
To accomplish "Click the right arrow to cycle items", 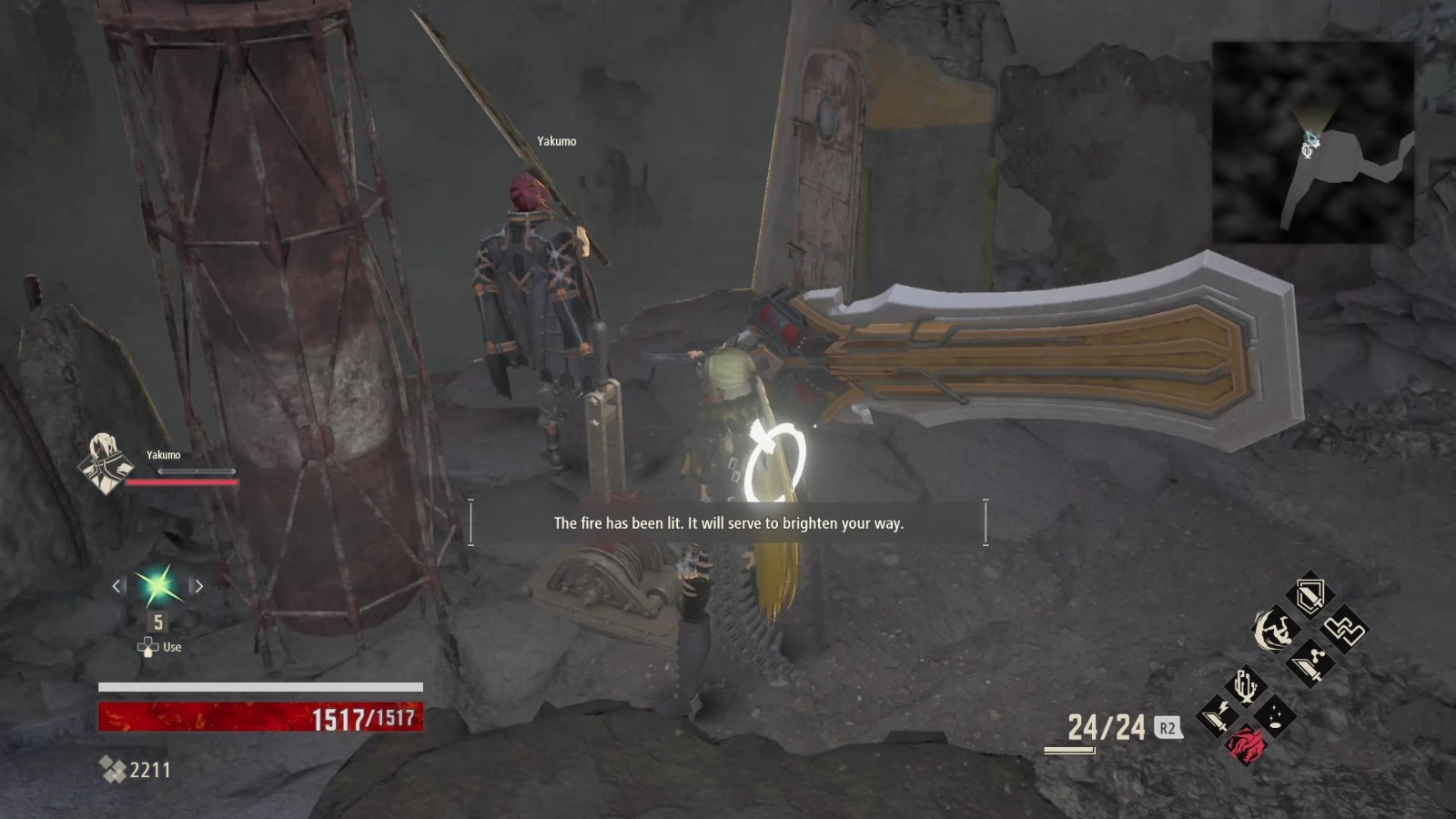I will pyautogui.click(x=198, y=586).
